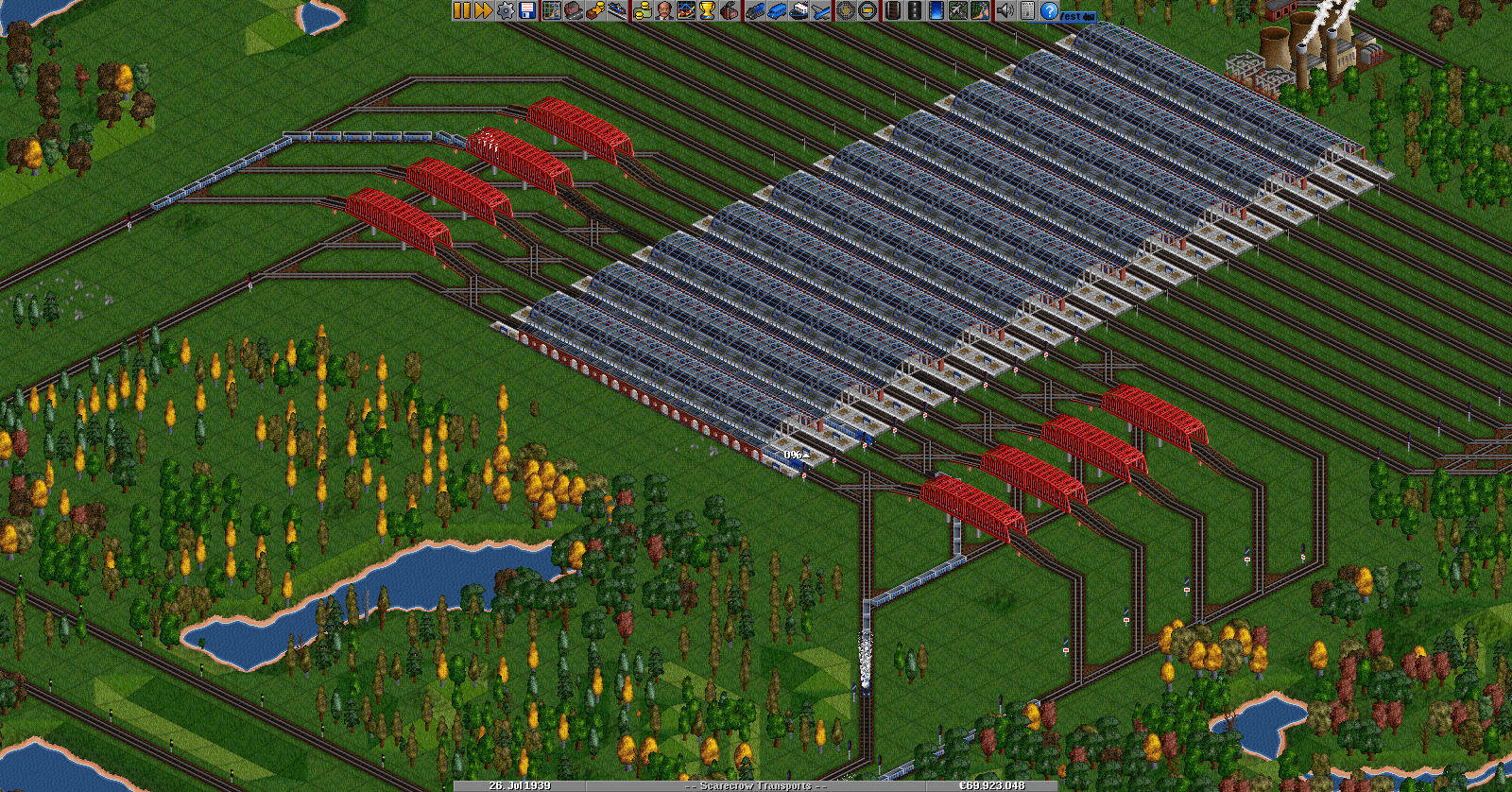Open the sound and music speaker menu

1005,10
